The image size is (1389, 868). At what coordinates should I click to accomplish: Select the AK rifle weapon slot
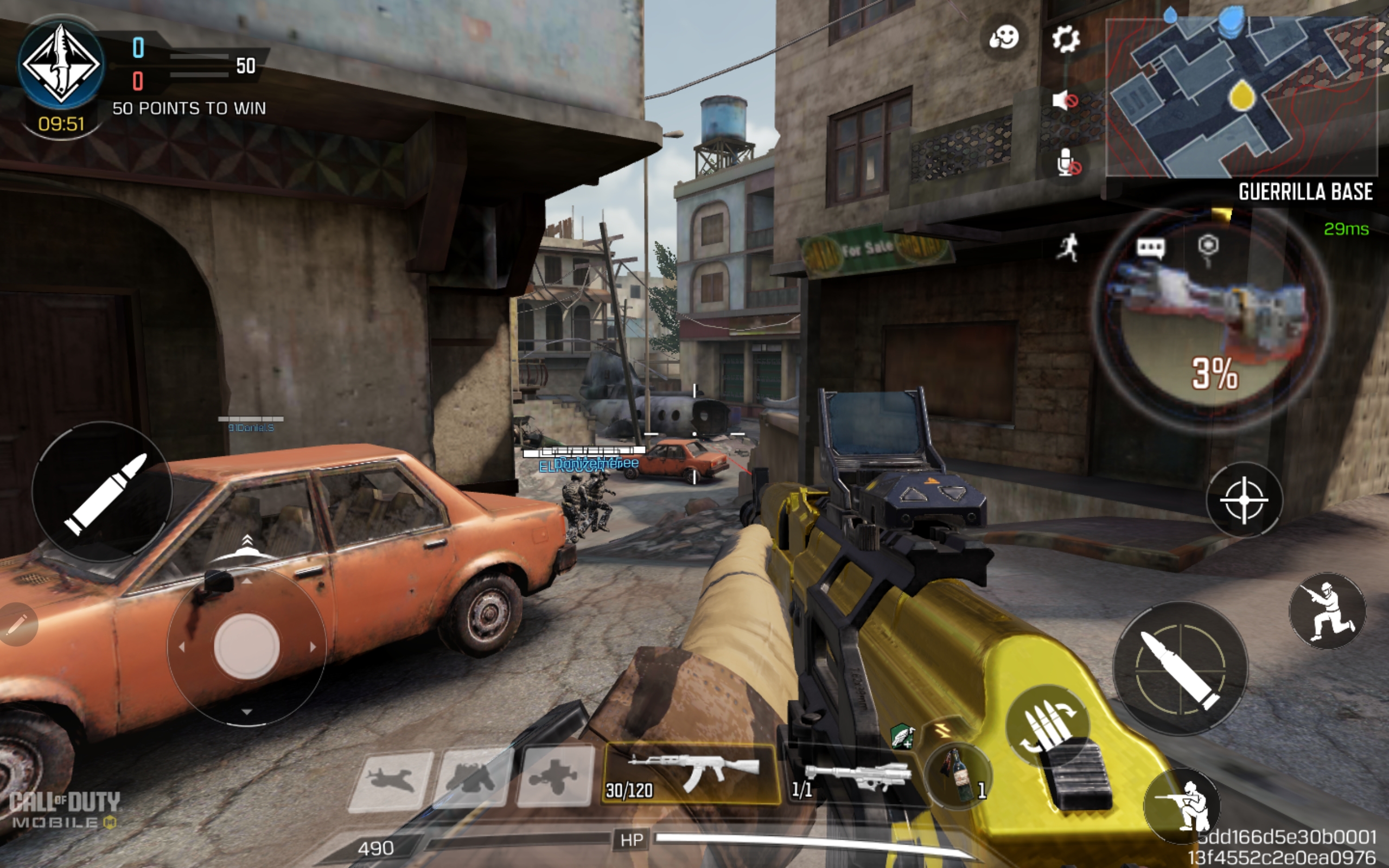pos(691,773)
